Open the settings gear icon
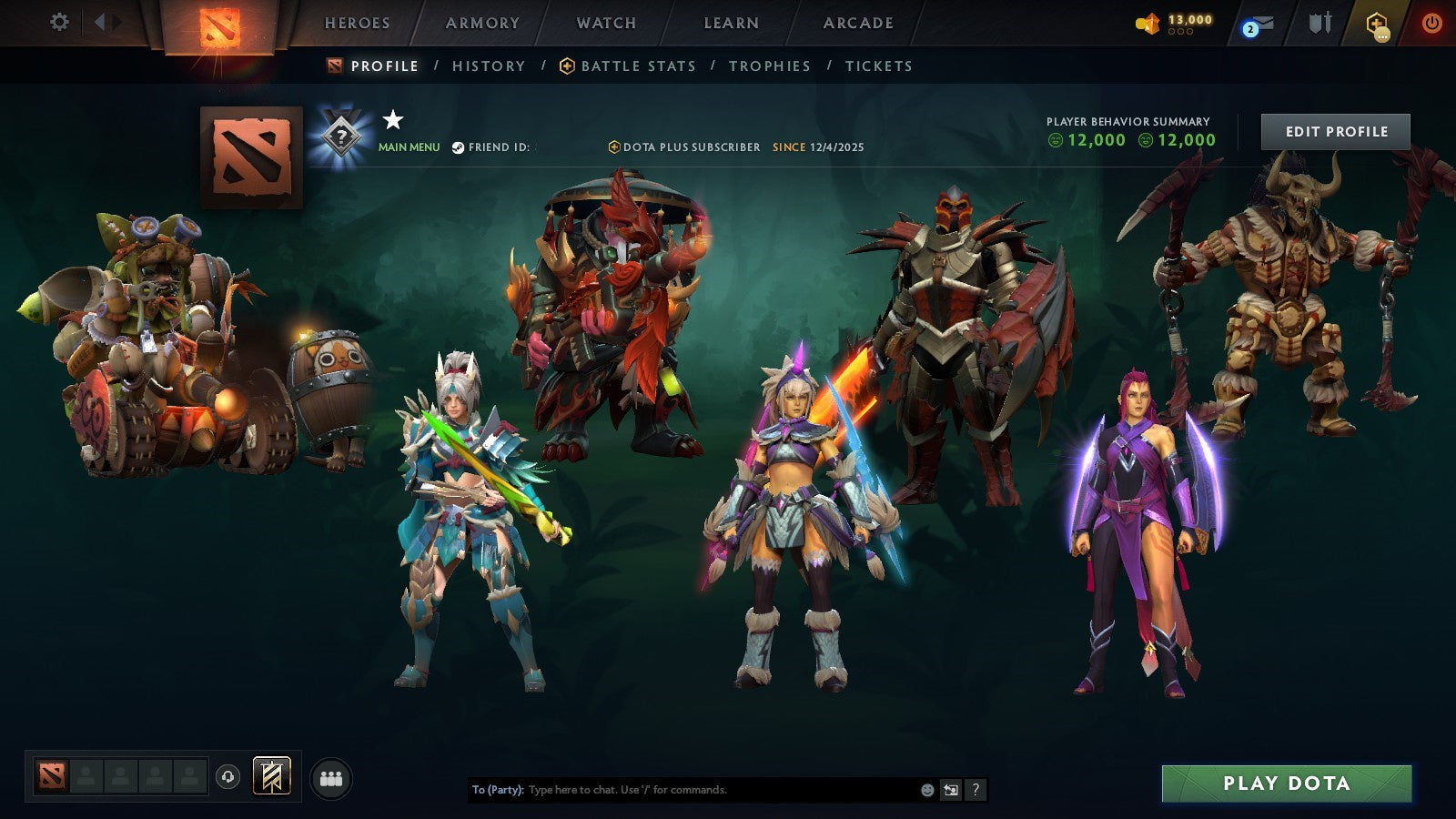This screenshot has height=819, width=1456. pos(60,23)
